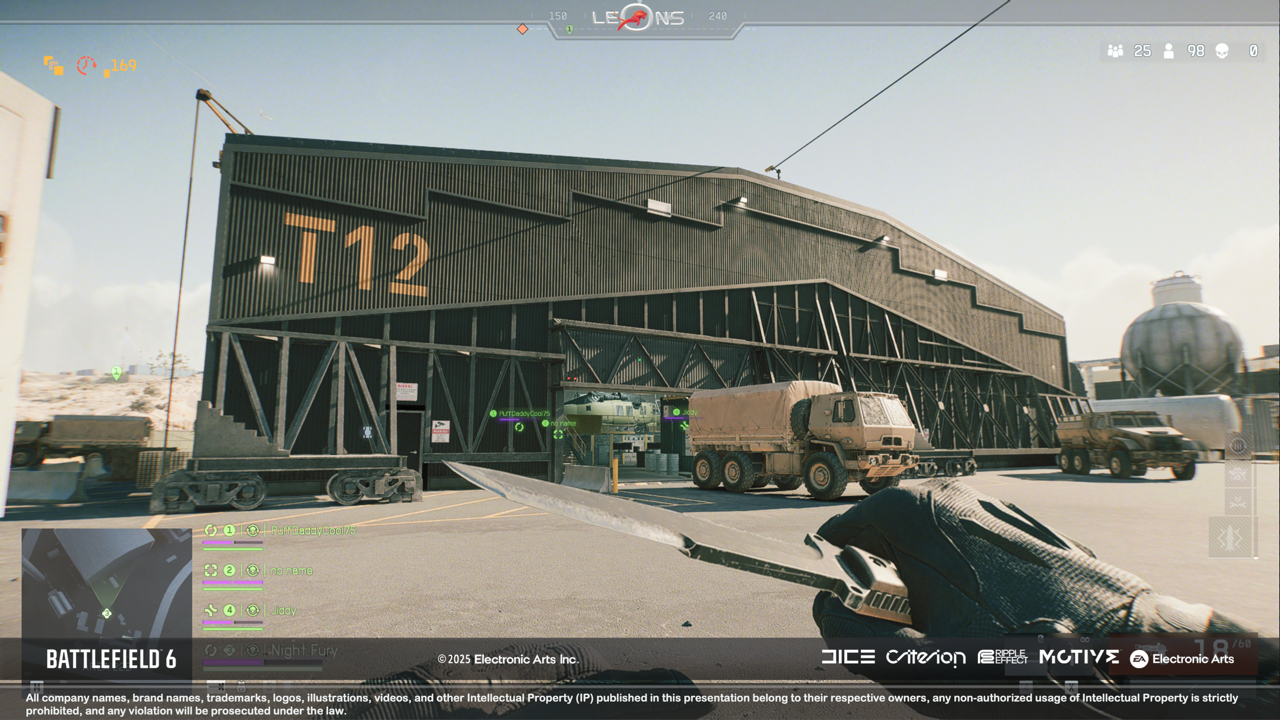Image resolution: width=1280 pixels, height=720 pixels.
Task: Click the Leons lion logo overlay
Action: point(637,18)
